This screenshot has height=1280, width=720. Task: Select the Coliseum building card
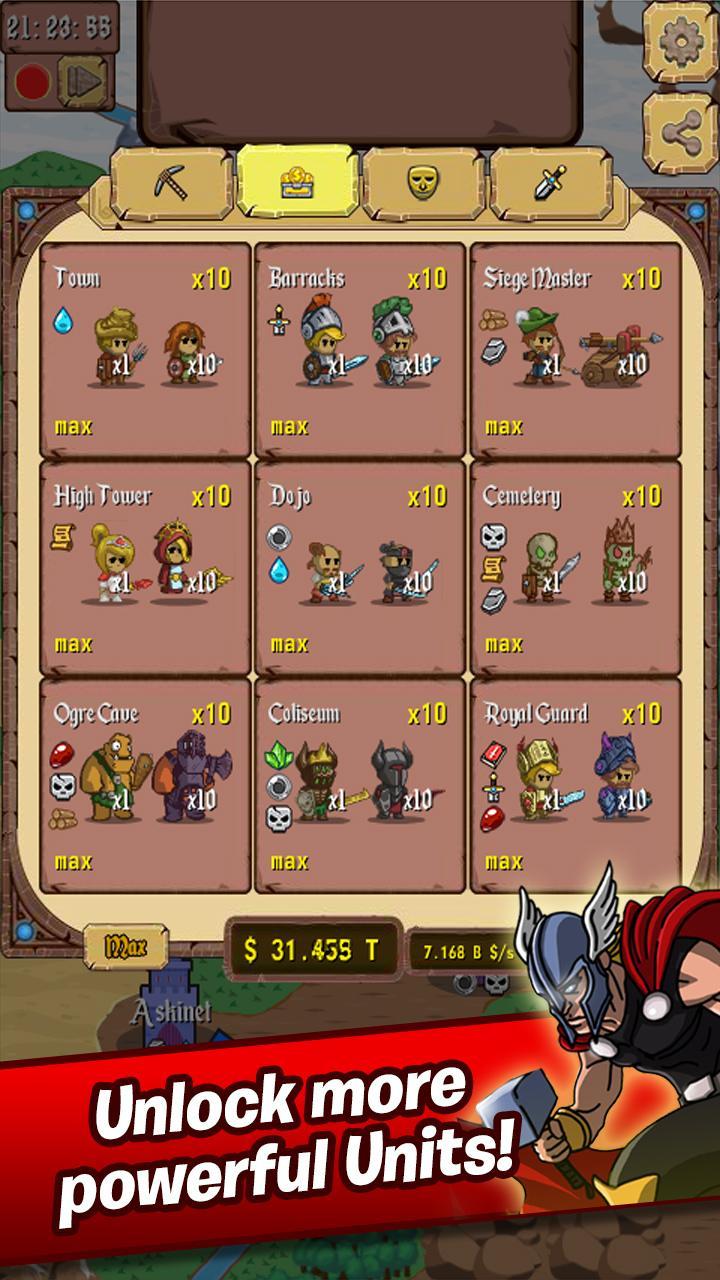[360, 785]
